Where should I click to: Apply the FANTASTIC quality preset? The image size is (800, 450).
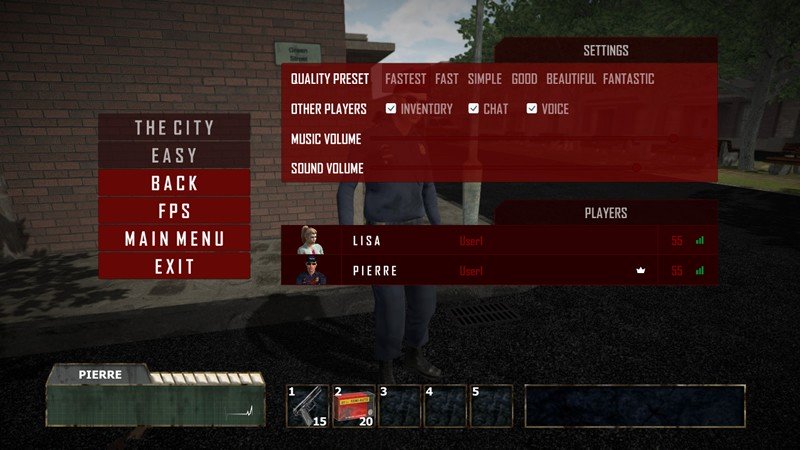[629, 79]
